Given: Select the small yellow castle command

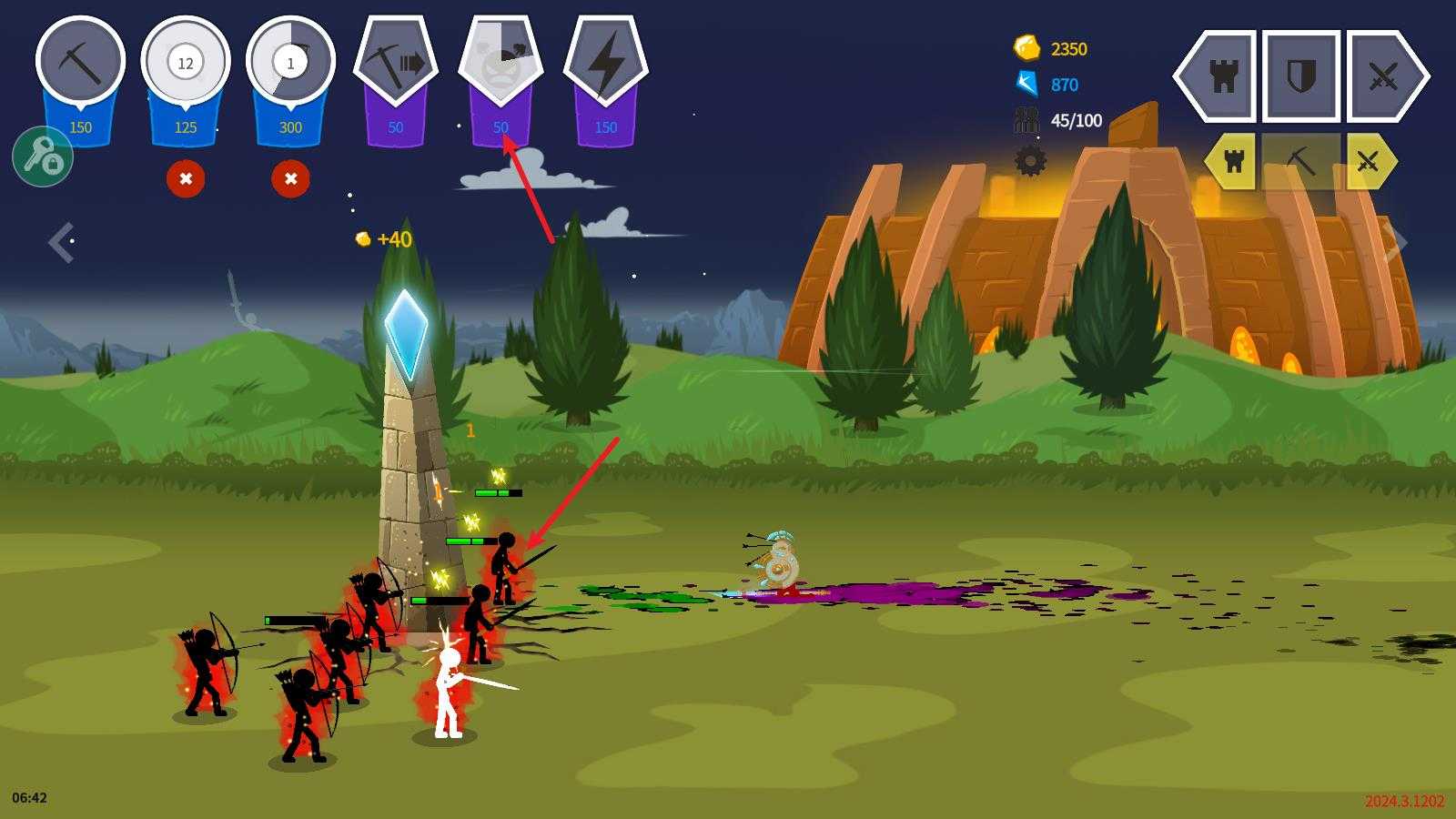Looking at the screenshot, I should click(1233, 162).
